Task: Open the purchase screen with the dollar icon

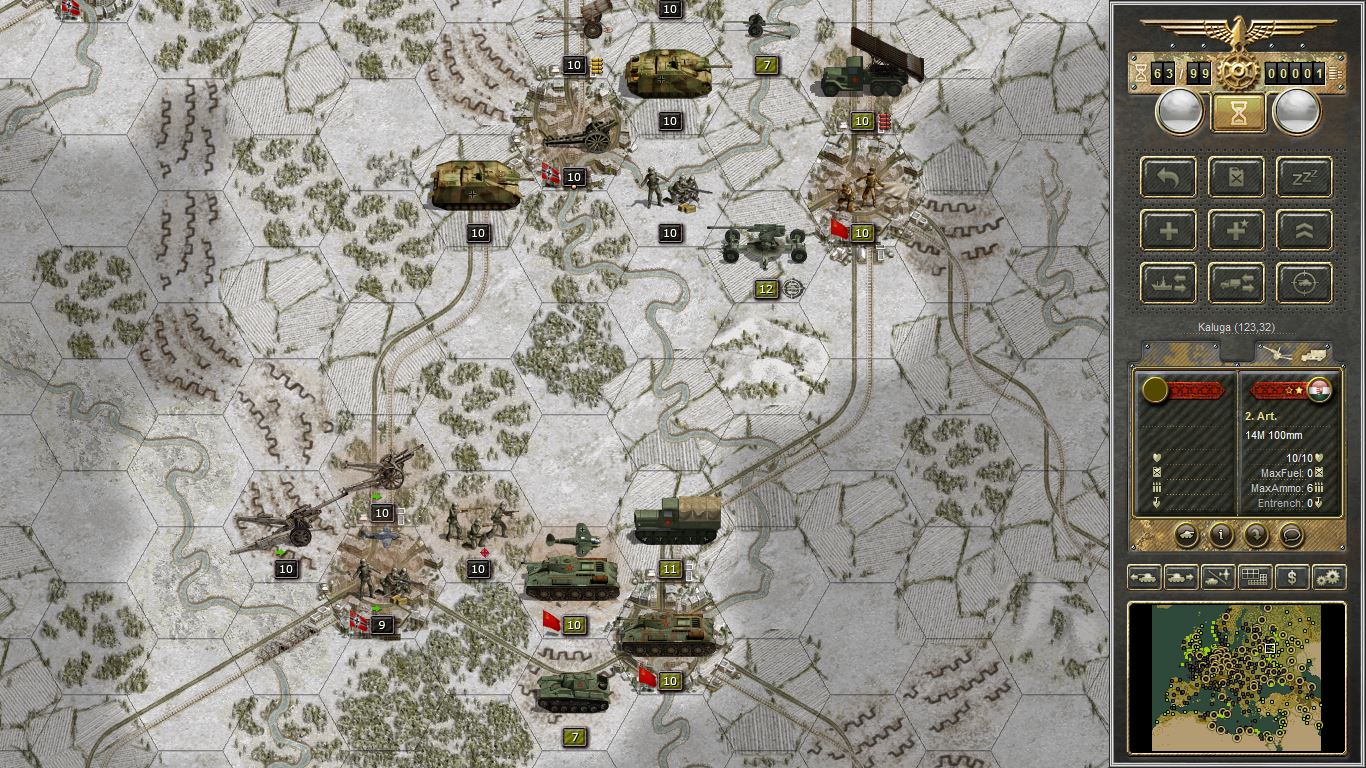Action: point(1290,577)
